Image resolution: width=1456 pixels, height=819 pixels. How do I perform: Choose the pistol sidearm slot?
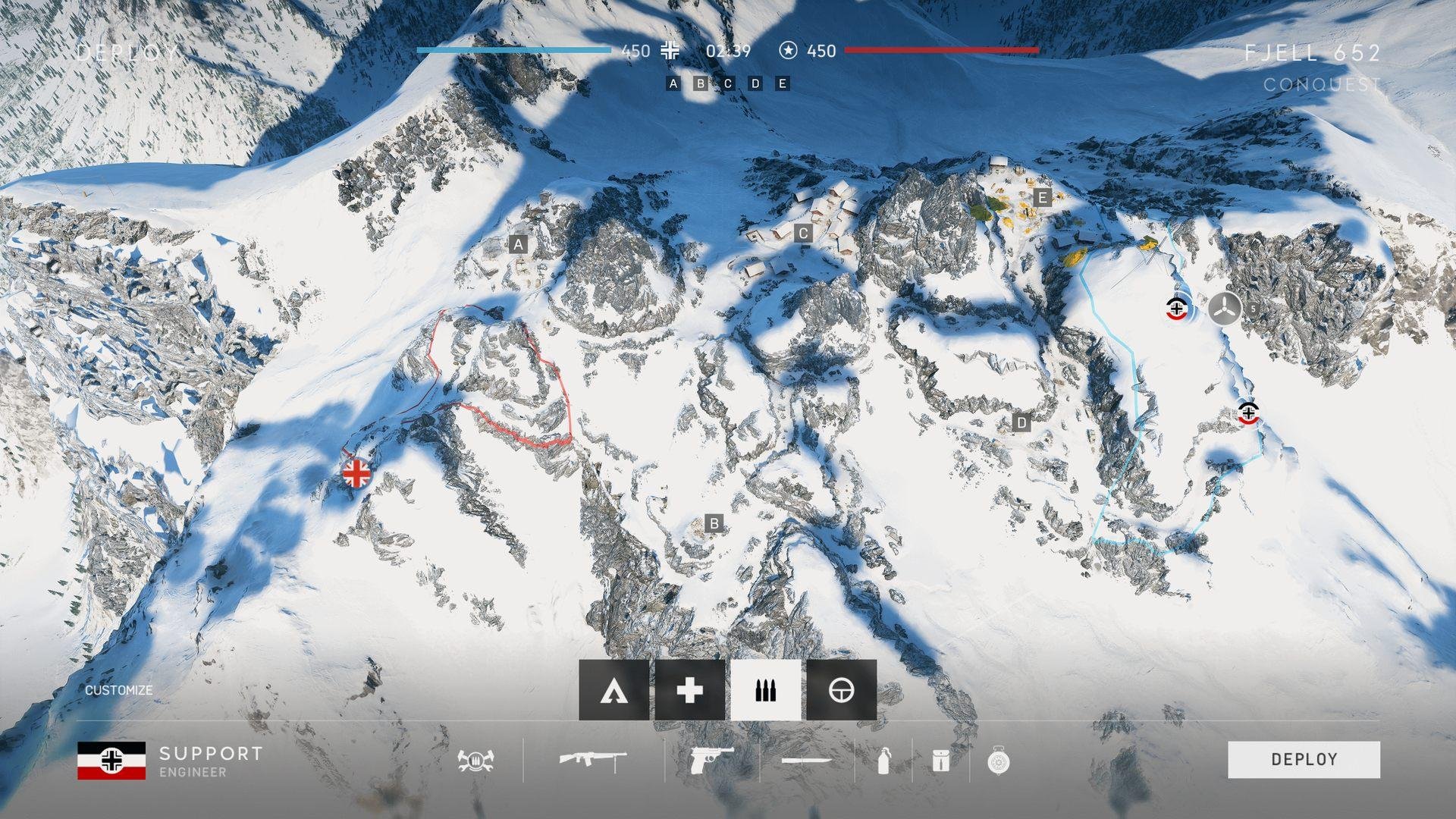tap(711, 760)
